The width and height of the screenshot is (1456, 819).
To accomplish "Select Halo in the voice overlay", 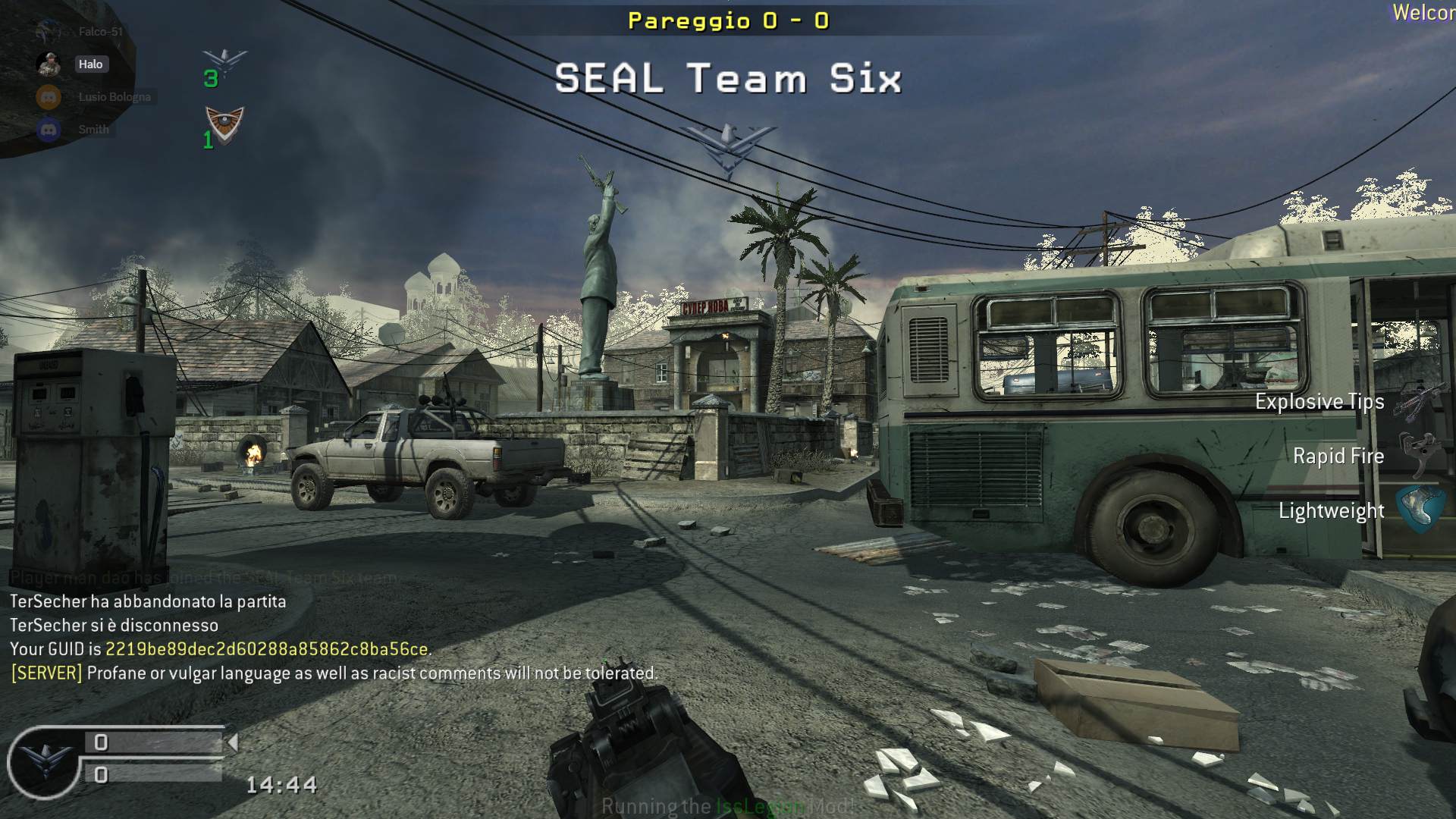I will point(90,64).
